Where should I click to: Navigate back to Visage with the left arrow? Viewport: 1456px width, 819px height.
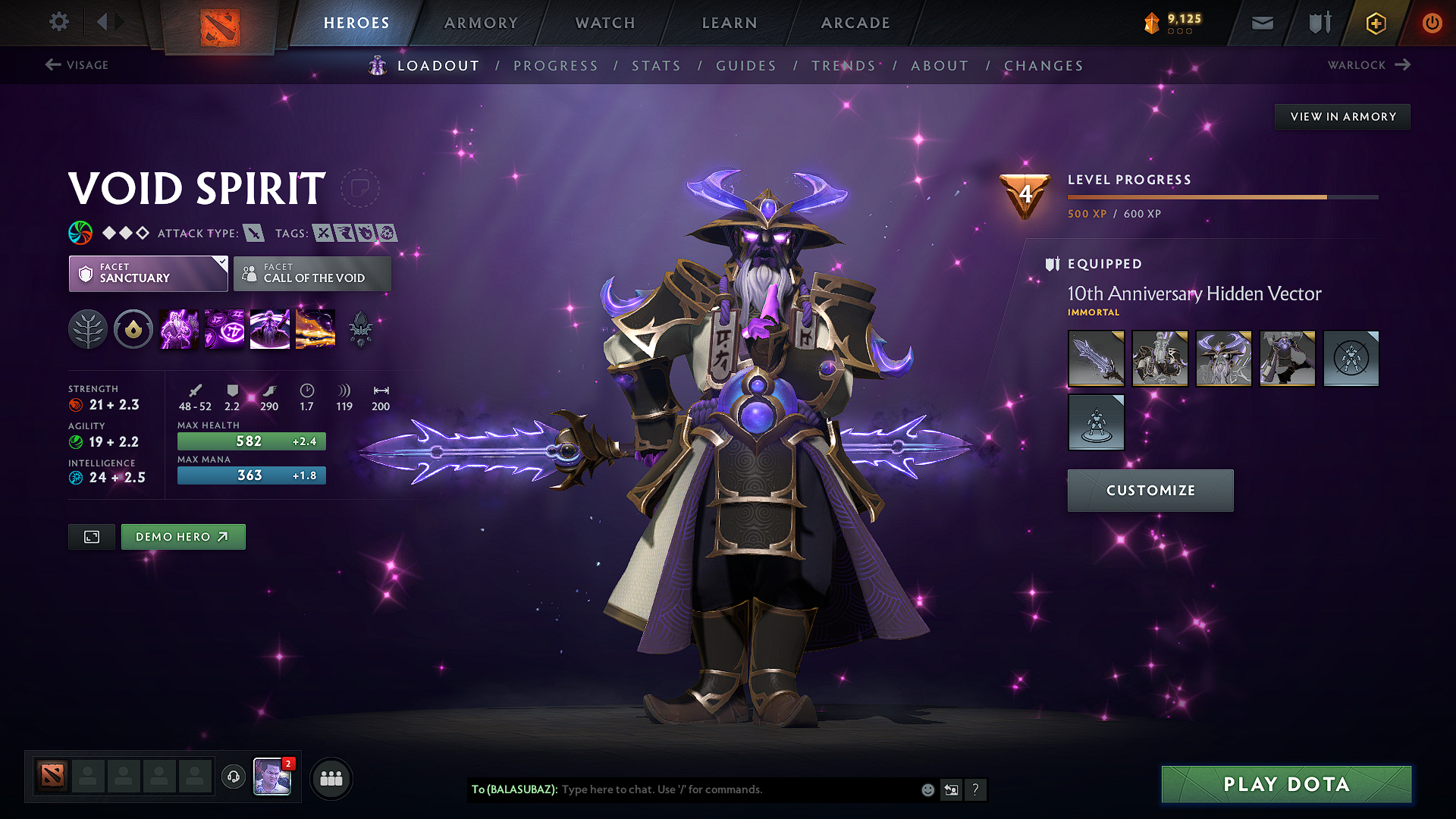coord(52,64)
